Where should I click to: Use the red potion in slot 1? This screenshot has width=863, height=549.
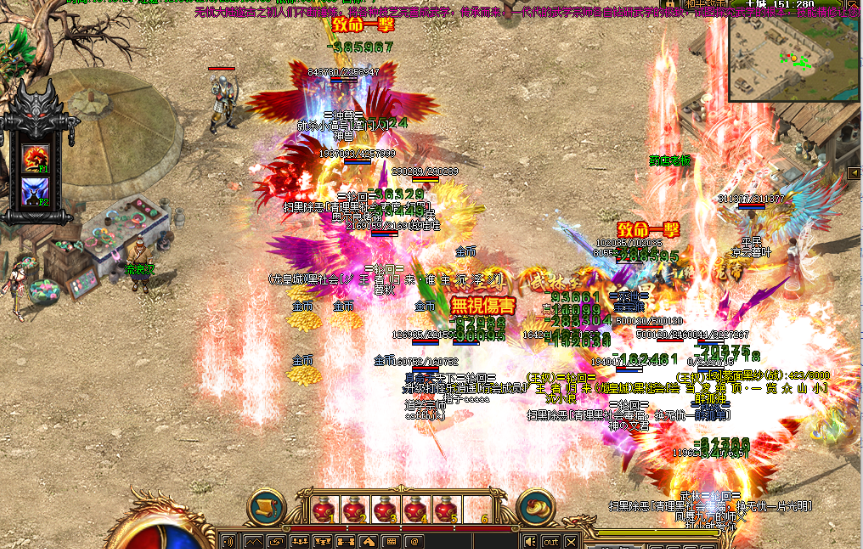pyautogui.click(x=322, y=511)
